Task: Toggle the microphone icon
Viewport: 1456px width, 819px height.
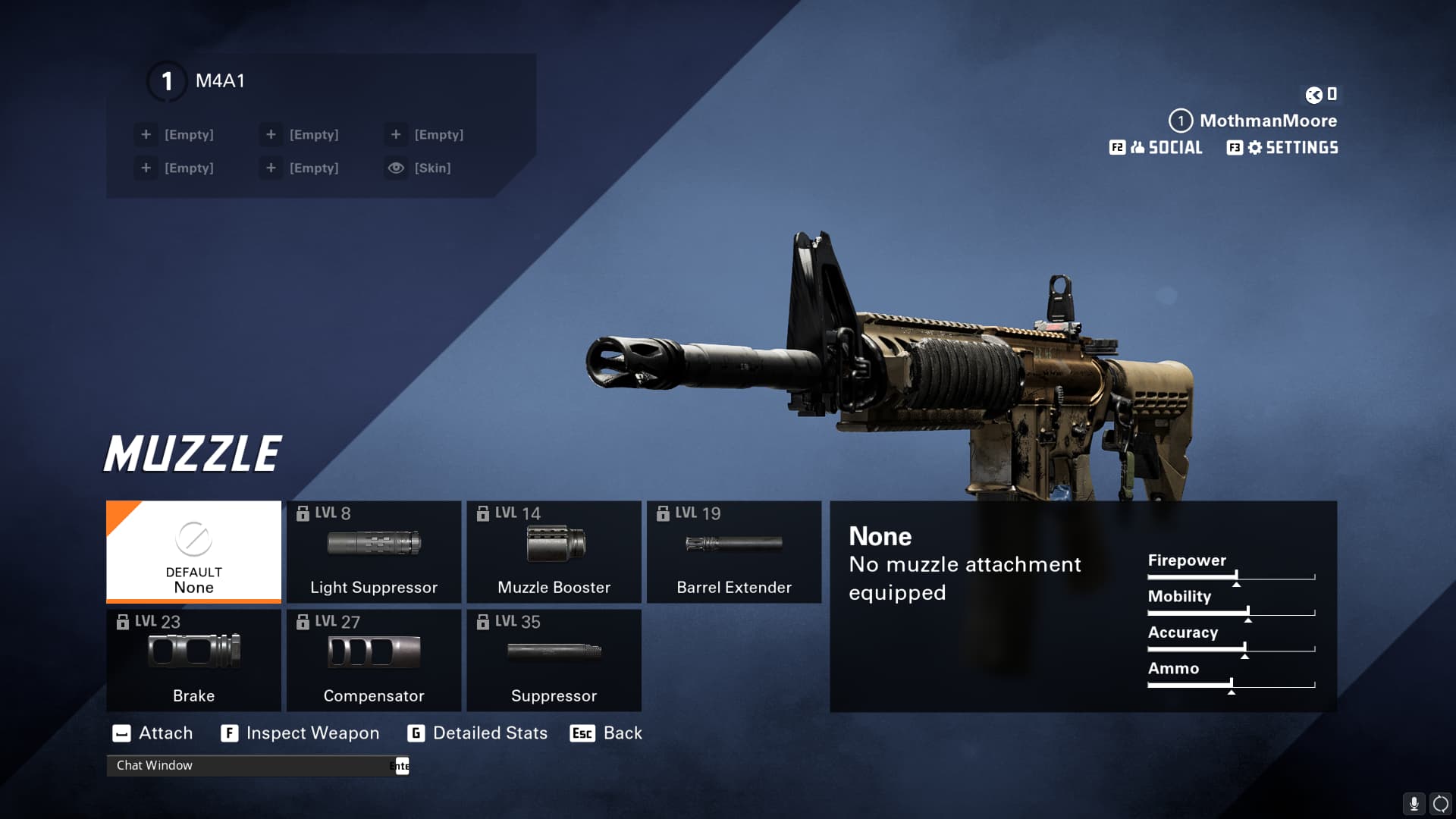Action: [1414, 803]
